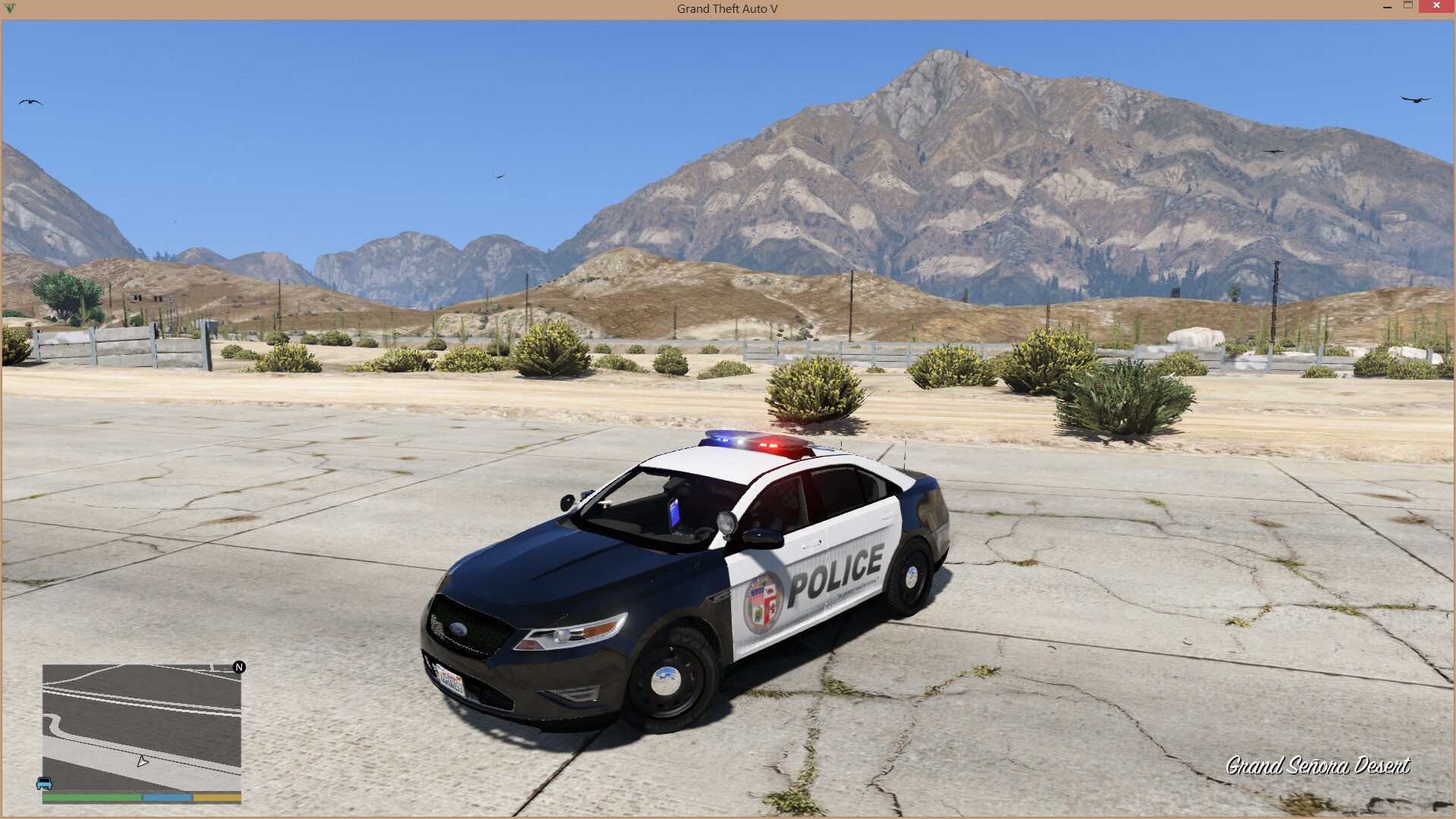Minimize the game window

(1387, 7)
